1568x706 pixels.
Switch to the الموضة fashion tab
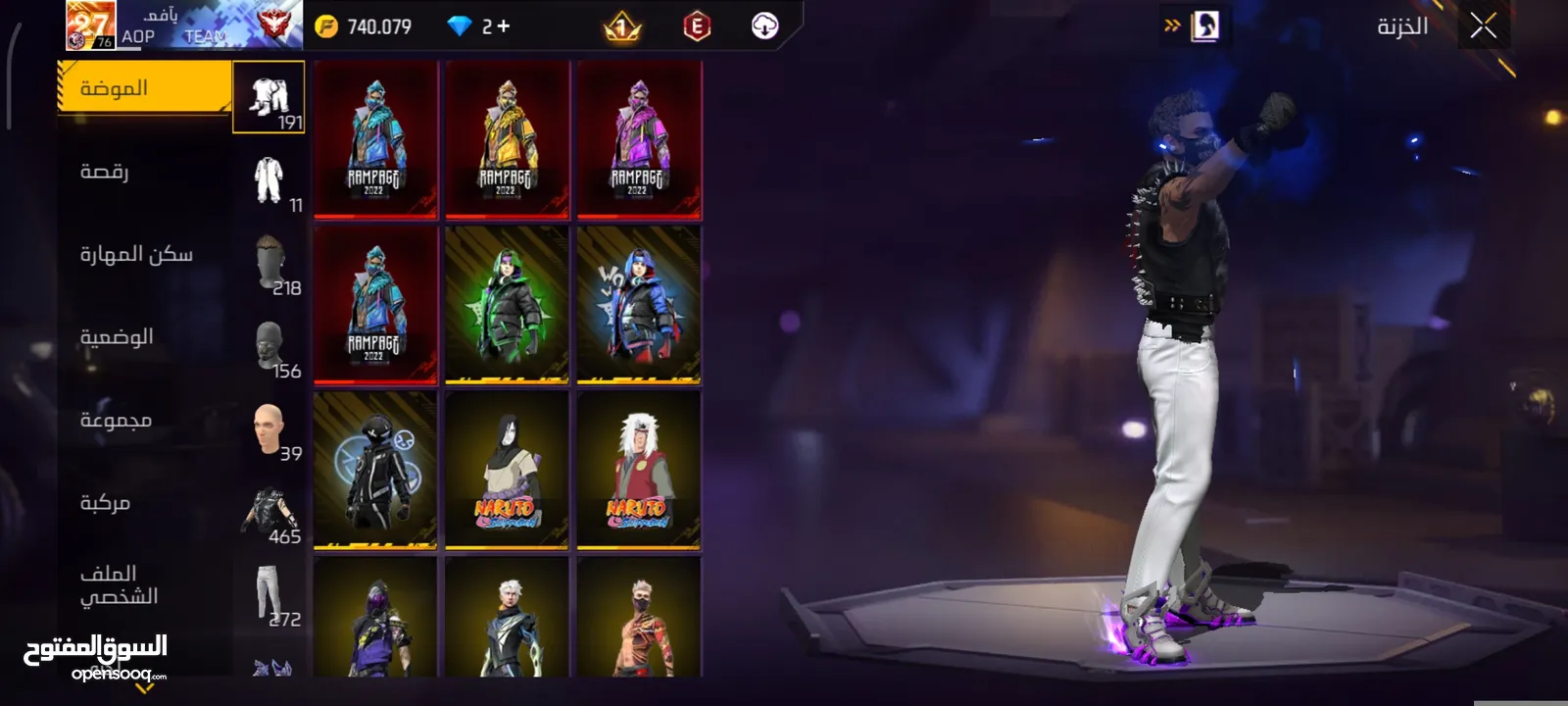tap(145, 88)
